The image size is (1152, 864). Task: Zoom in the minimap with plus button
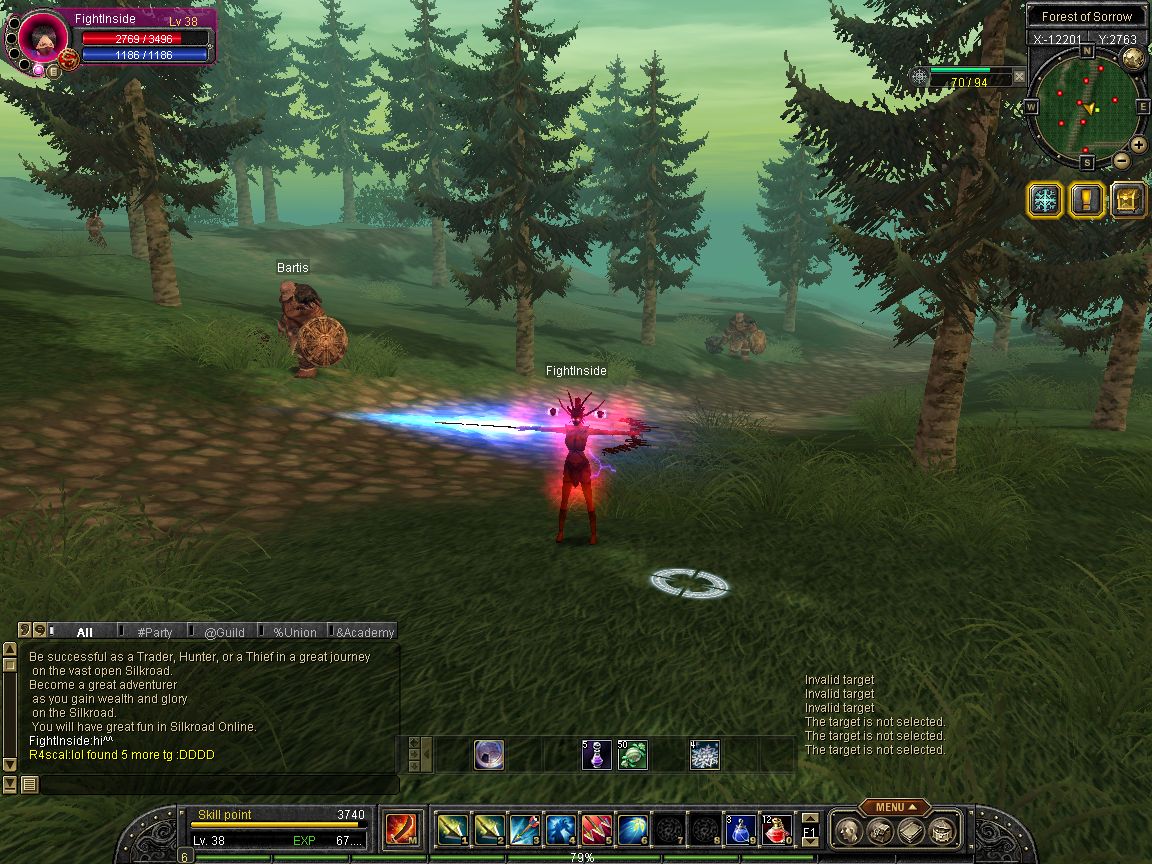tap(1138, 144)
